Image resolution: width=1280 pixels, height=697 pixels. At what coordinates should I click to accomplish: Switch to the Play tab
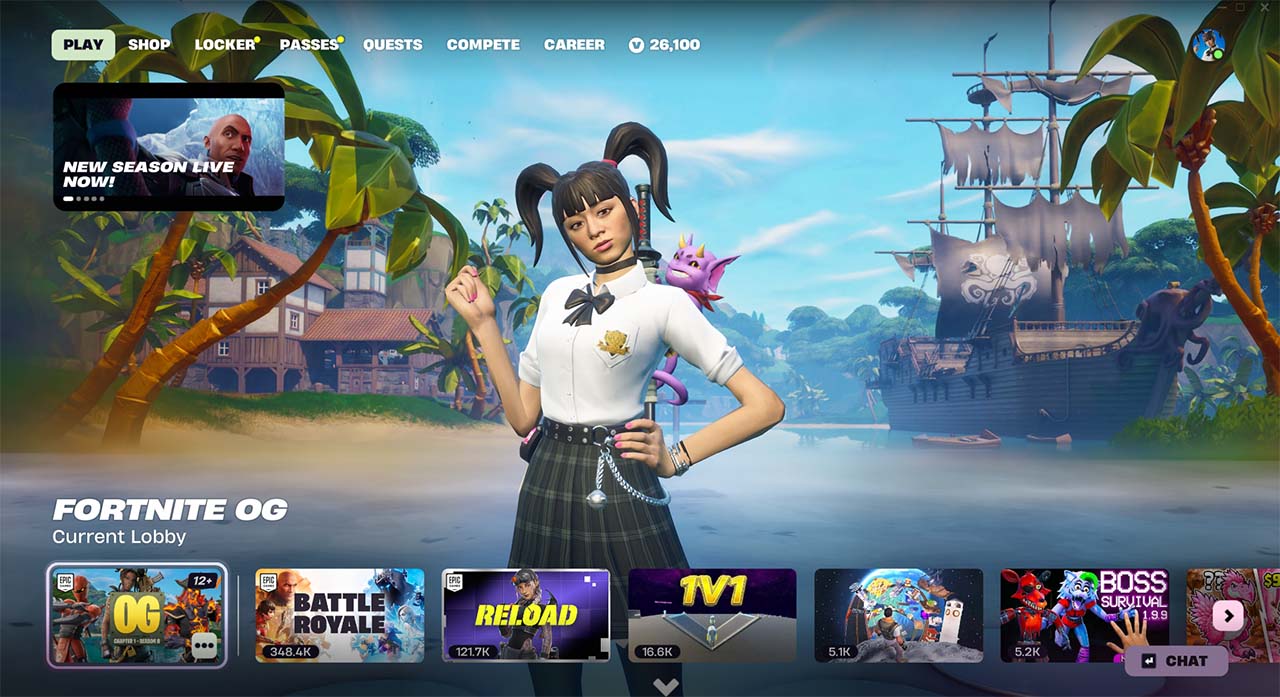click(83, 45)
